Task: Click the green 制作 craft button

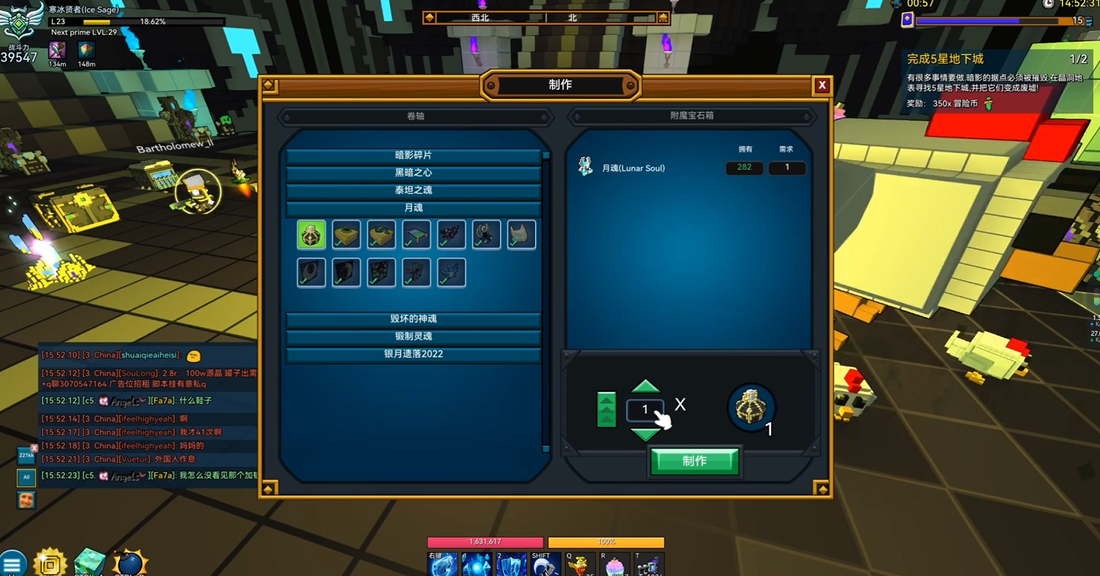Action: pos(695,461)
